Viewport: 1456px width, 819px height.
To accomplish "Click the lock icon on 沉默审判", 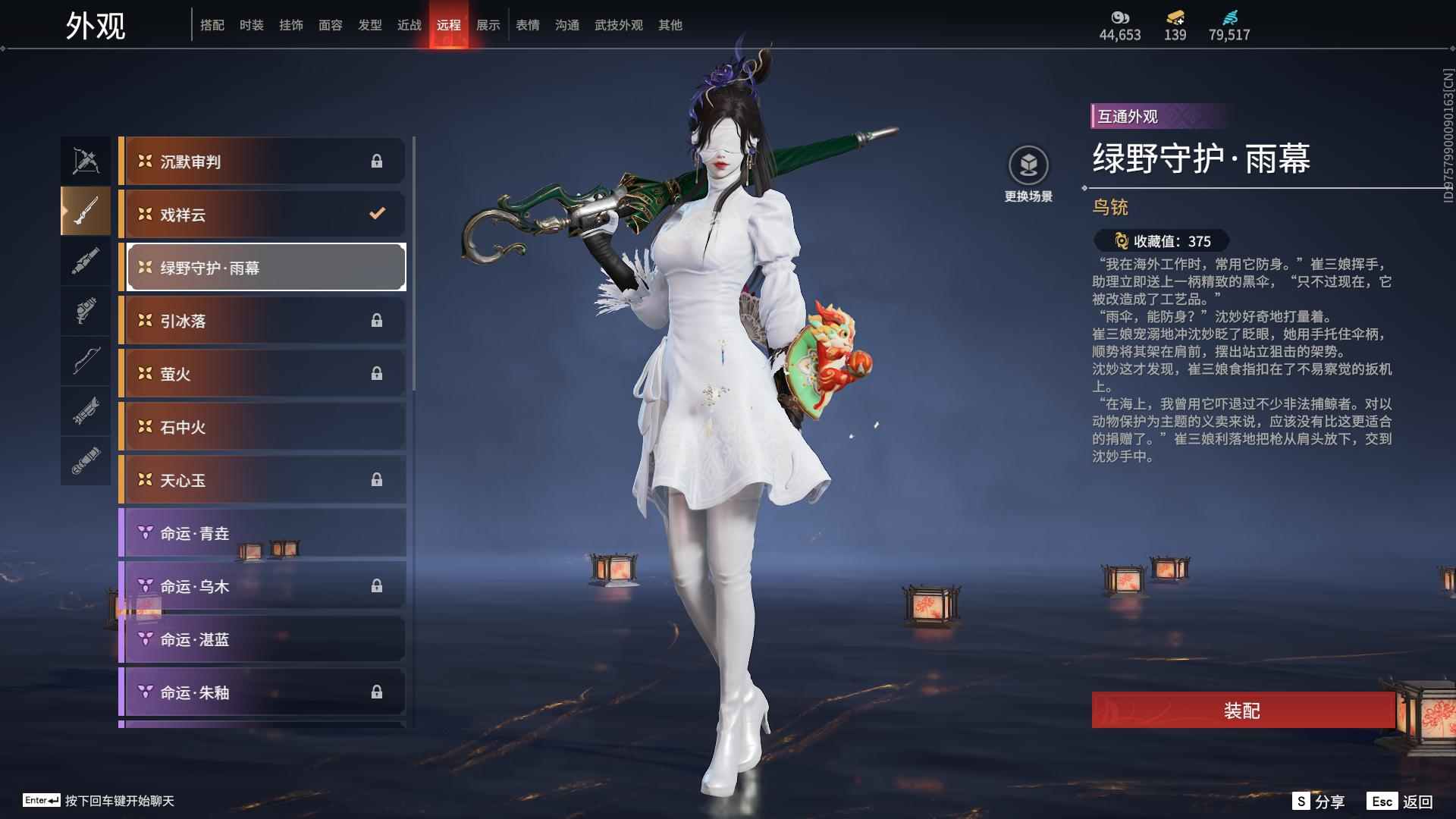I will [x=377, y=161].
